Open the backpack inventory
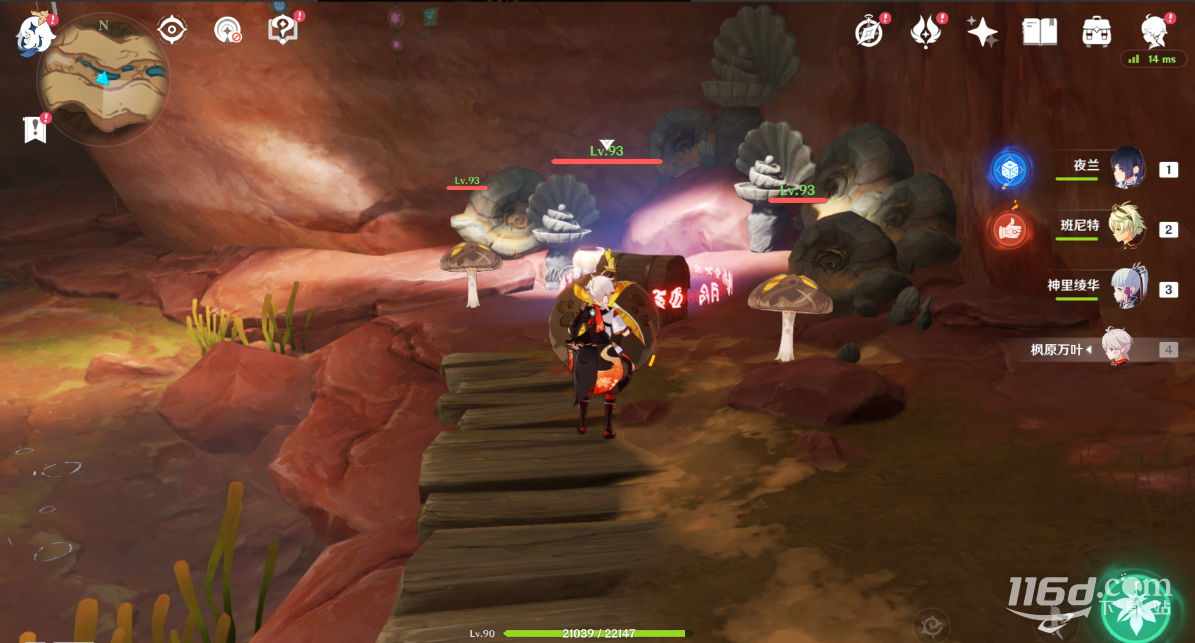1195x643 pixels. (x=1097, y=32)
